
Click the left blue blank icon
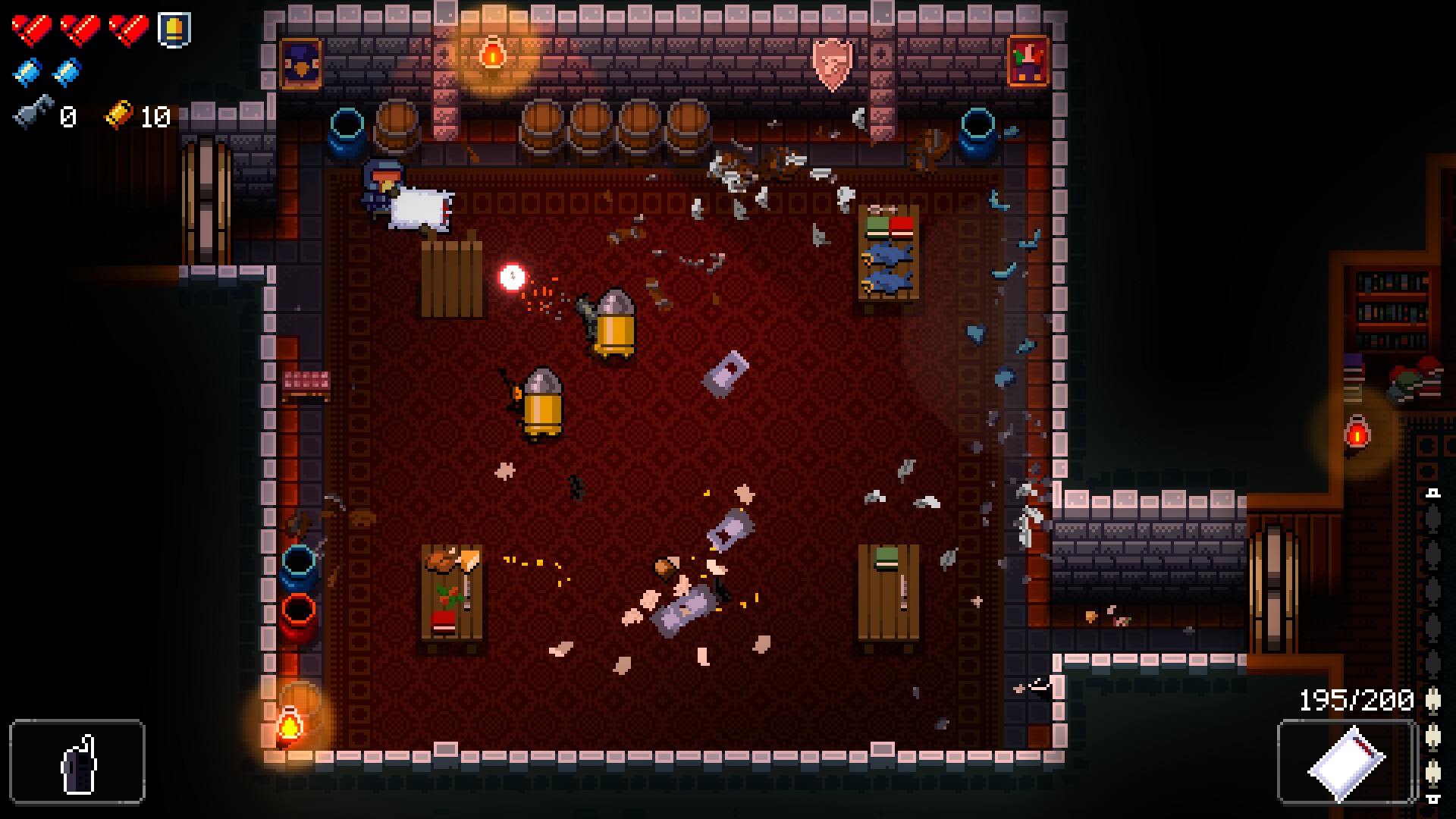point(29,72)
